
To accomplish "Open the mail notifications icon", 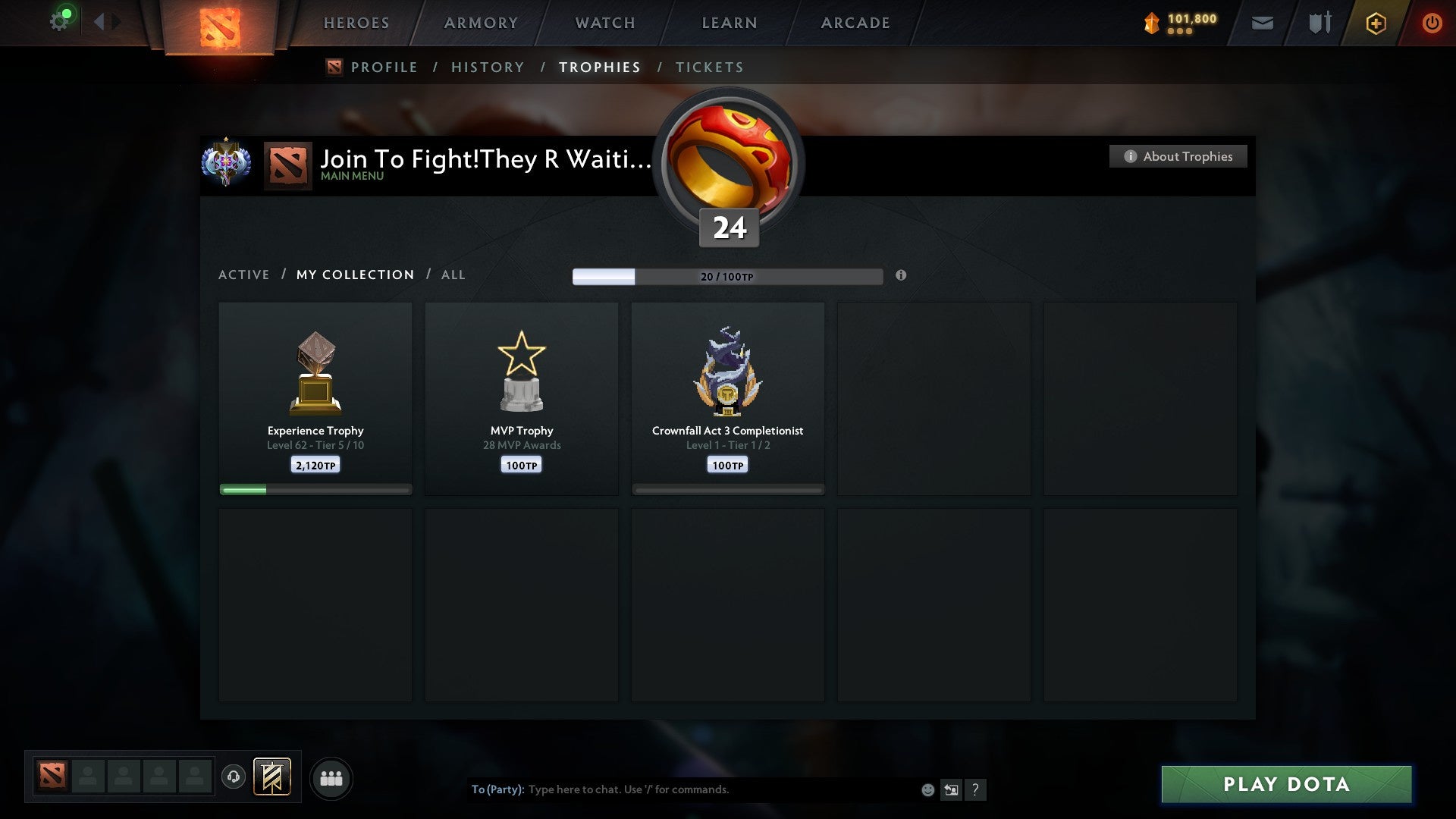I will (x=1262, y=23).
